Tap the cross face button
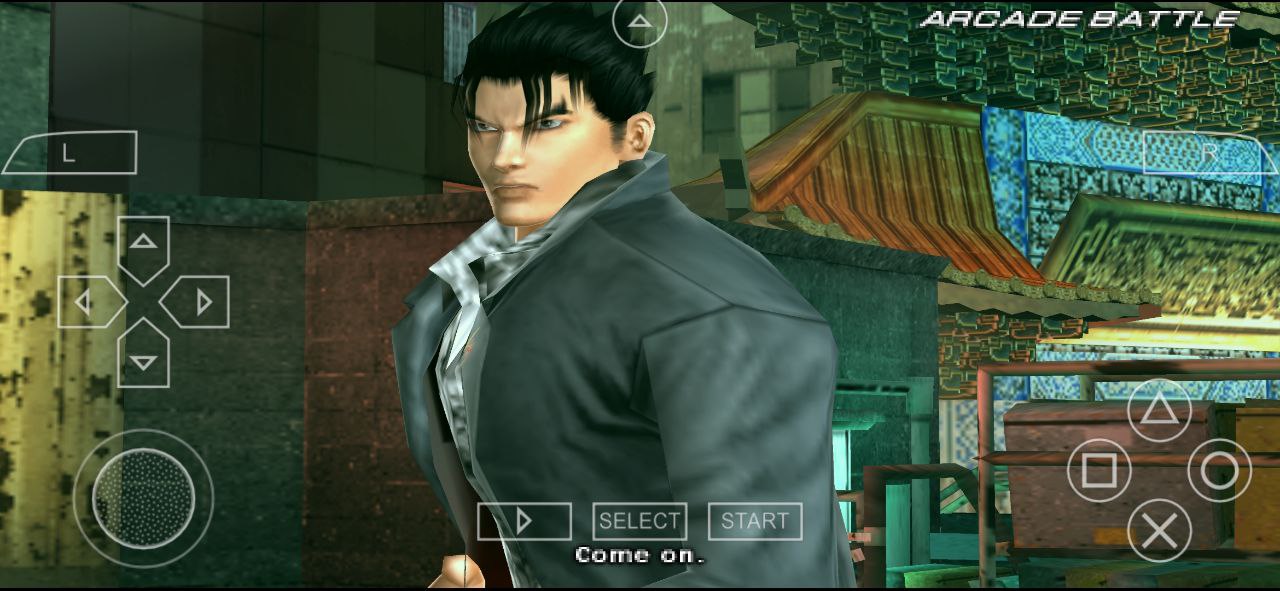This screenshot has height=591, width=1280. 1159,531
